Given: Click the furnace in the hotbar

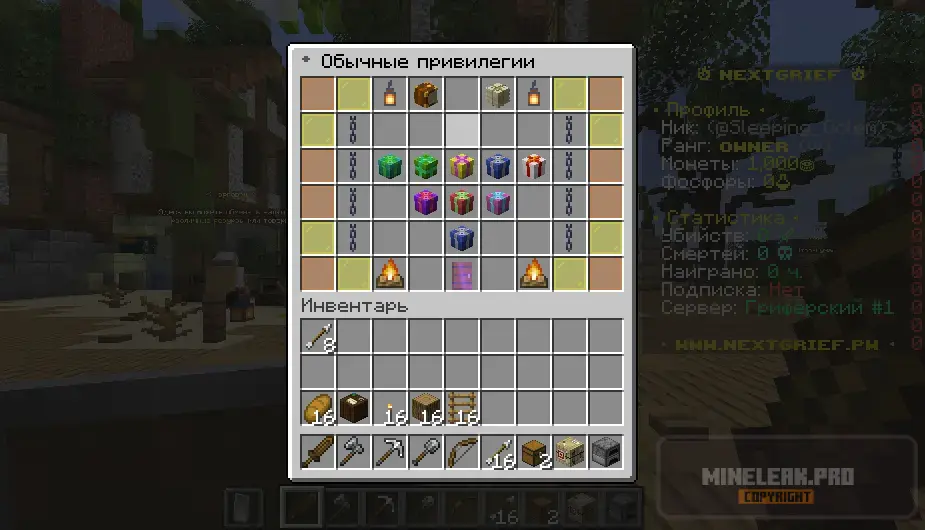Looking at the screenshot, I should (x=605, y=452).
